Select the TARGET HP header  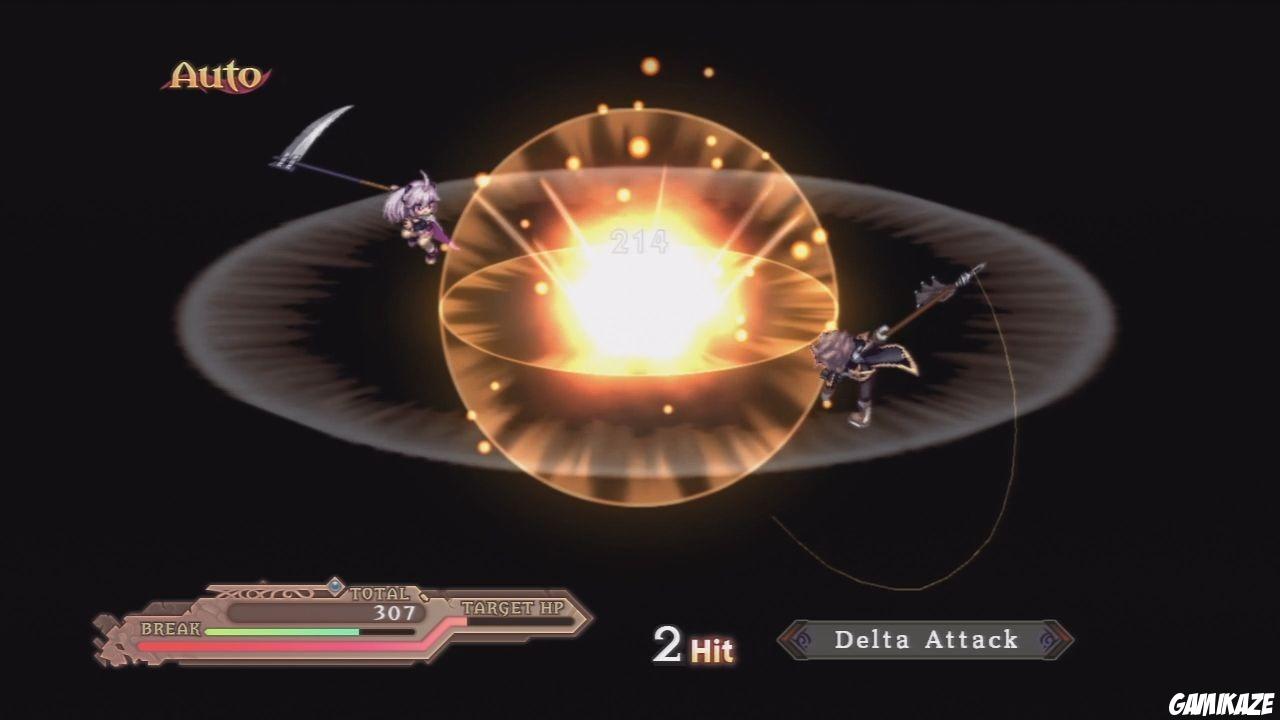(512, 606)
